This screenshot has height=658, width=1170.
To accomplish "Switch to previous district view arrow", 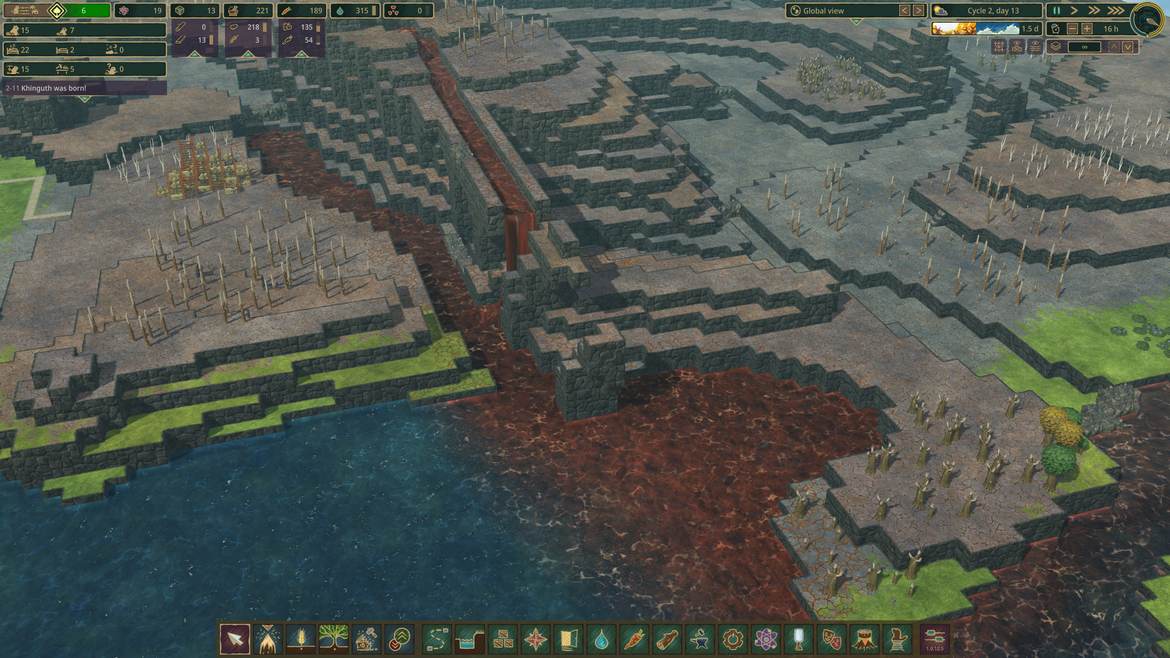I will tap(904, 10).
